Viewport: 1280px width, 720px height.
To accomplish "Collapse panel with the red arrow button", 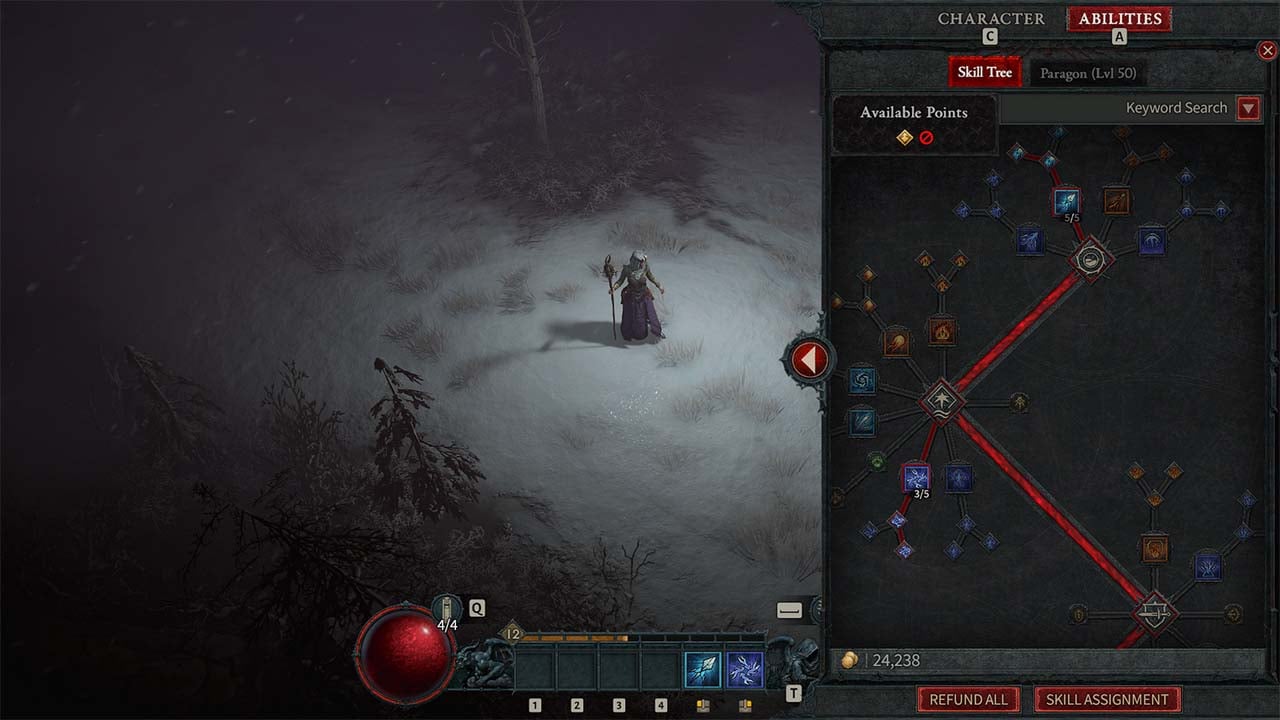I will 809,359.
